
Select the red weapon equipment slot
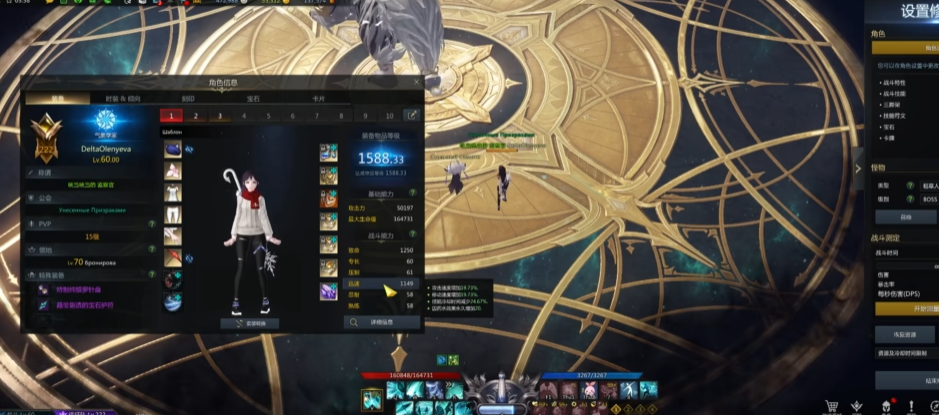pos(173,258)
